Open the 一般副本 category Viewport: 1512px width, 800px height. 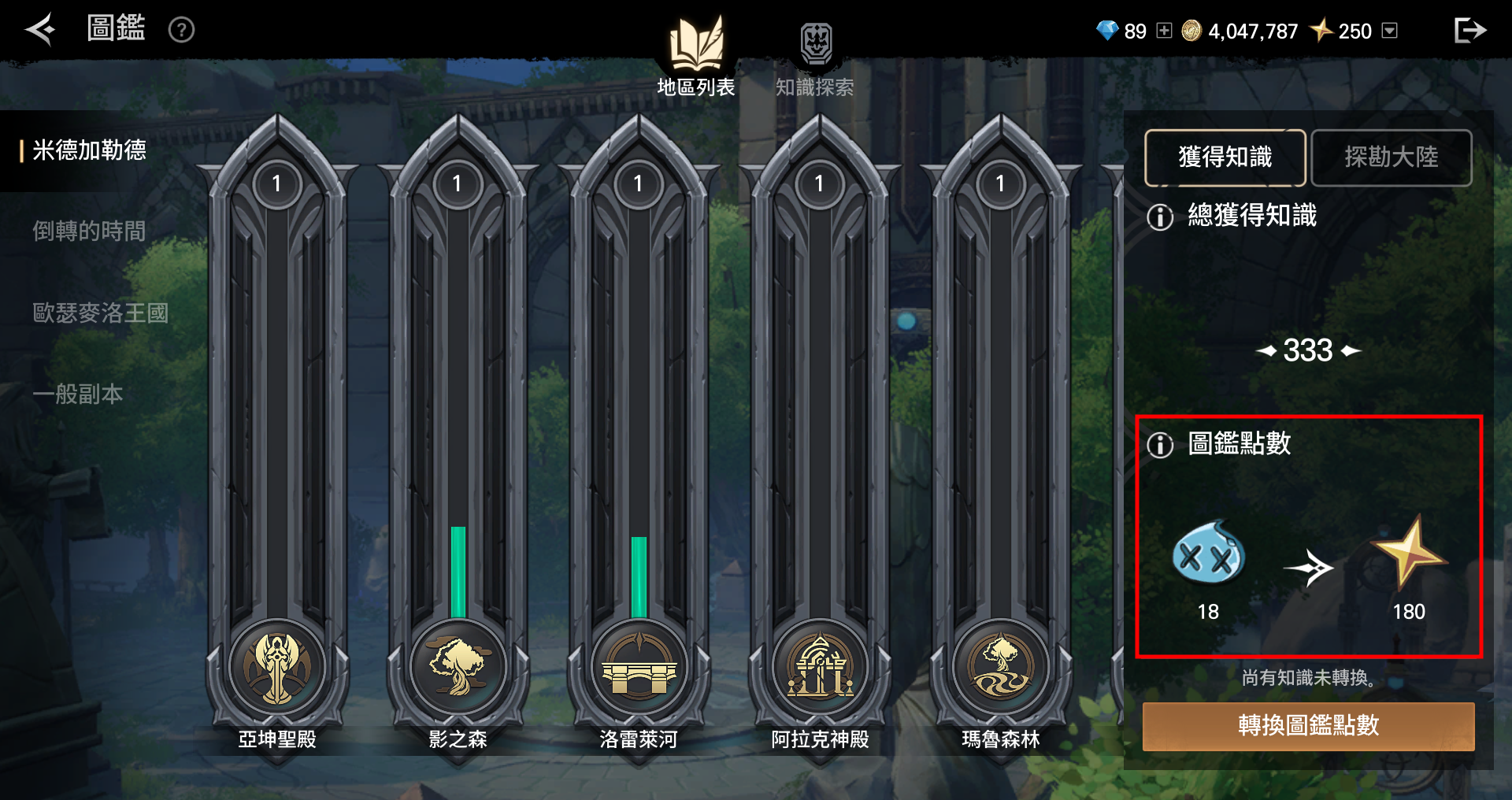pyautogui.click(x=78, y=394)
